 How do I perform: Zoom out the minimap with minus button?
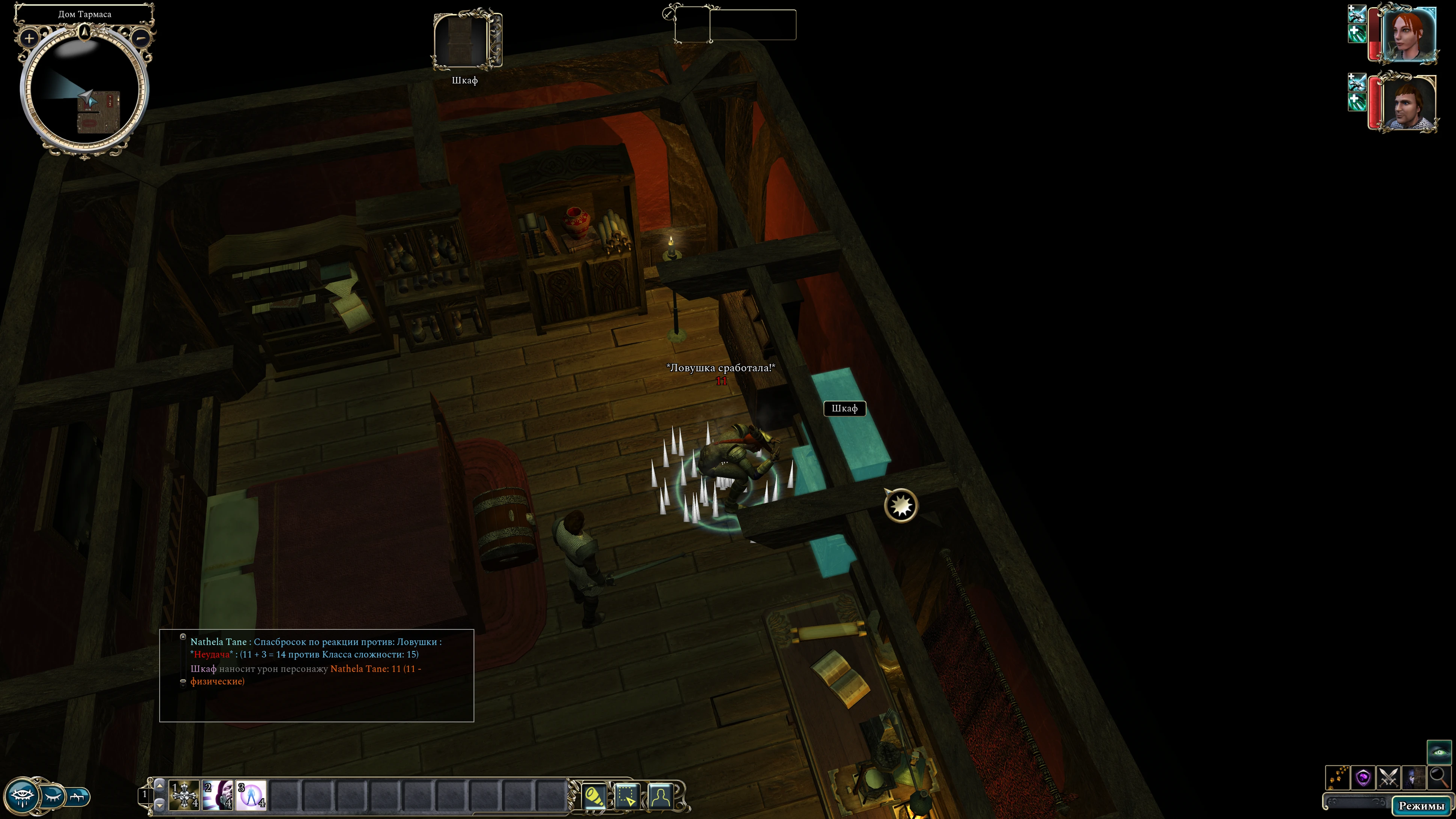(141, 38)
